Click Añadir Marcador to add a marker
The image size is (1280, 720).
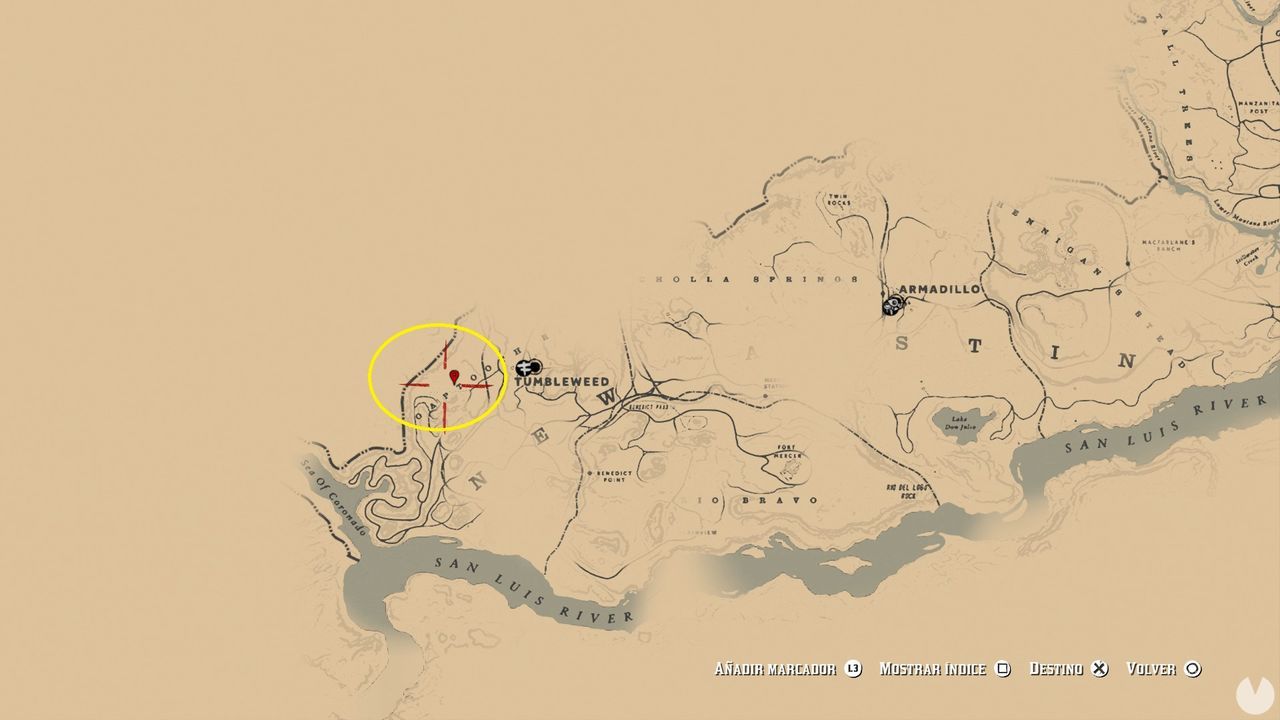pos(778,669)
